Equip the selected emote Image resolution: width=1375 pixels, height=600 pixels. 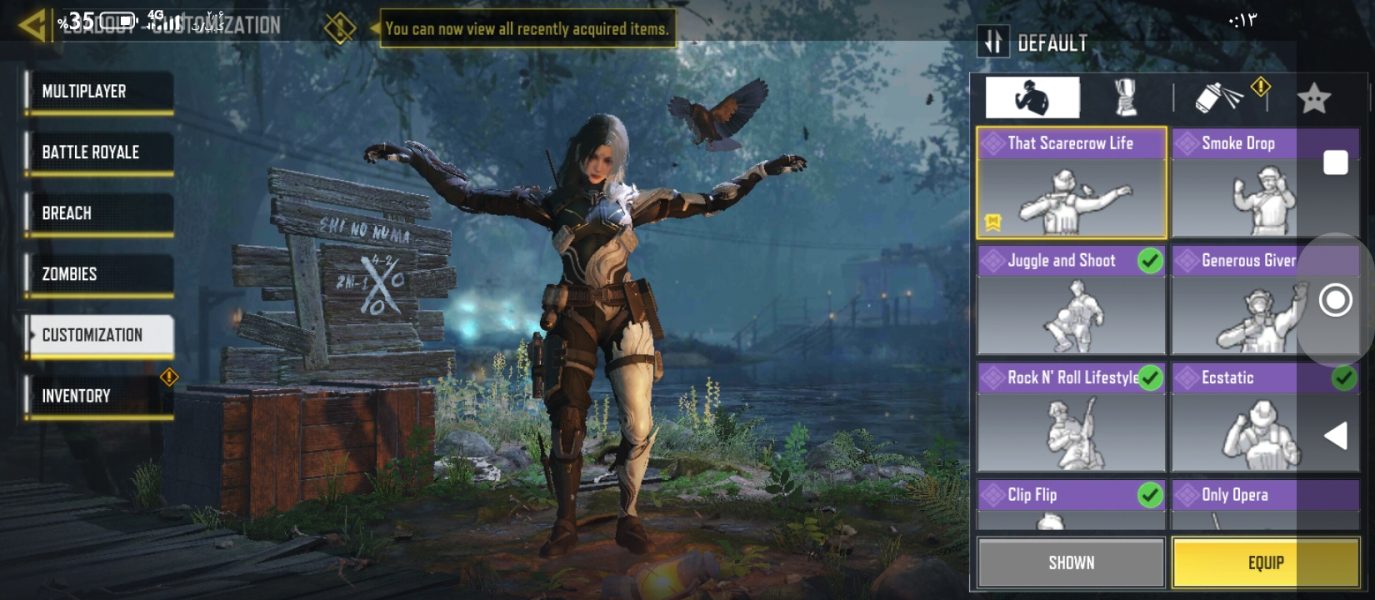[1265, 563]
